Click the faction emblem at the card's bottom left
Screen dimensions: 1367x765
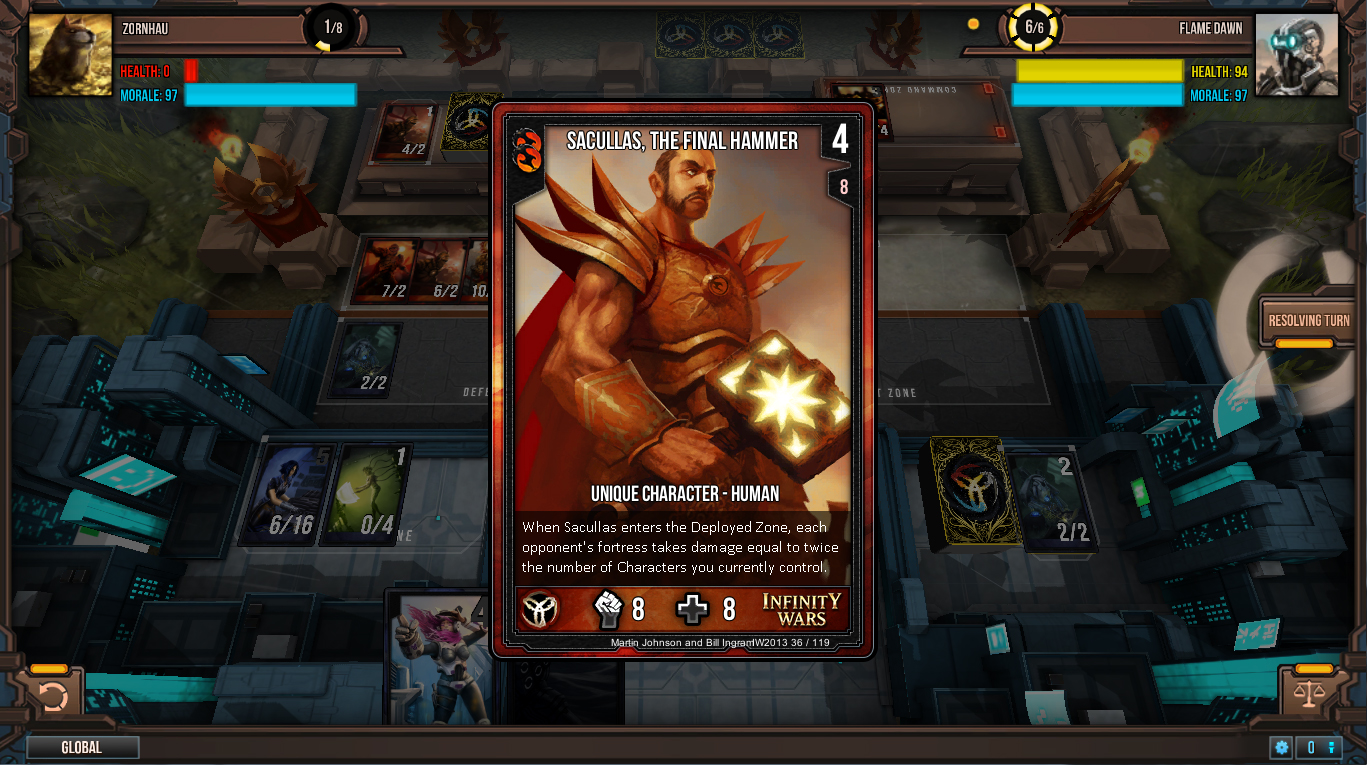[x=539, y=608]
